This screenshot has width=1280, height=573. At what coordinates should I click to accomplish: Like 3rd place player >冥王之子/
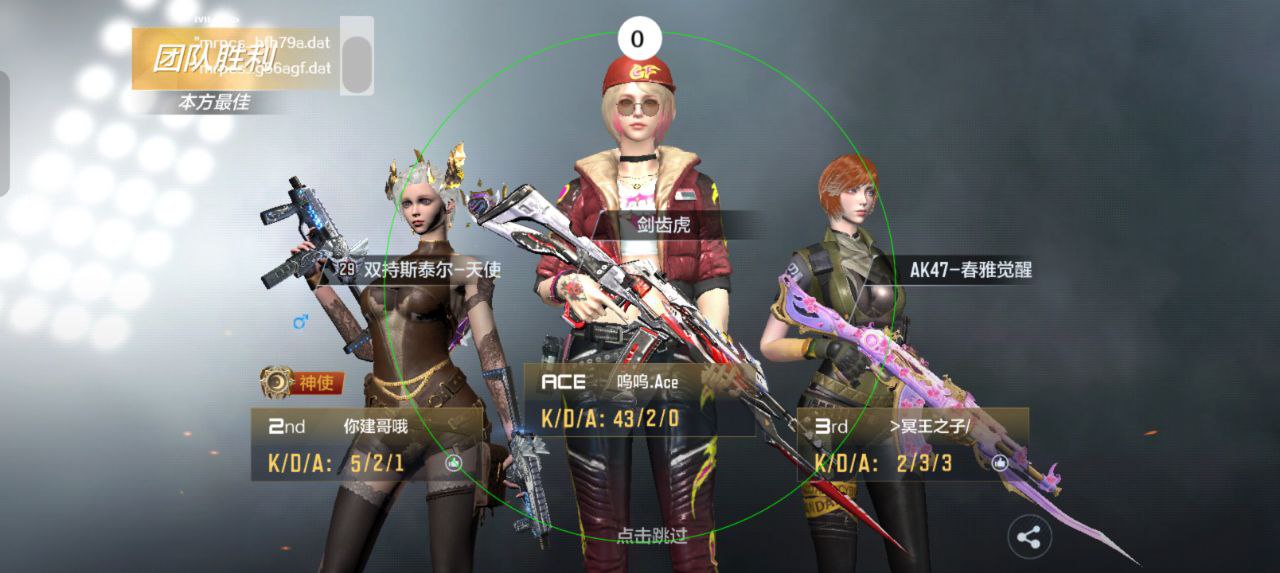tap(999, 463)
